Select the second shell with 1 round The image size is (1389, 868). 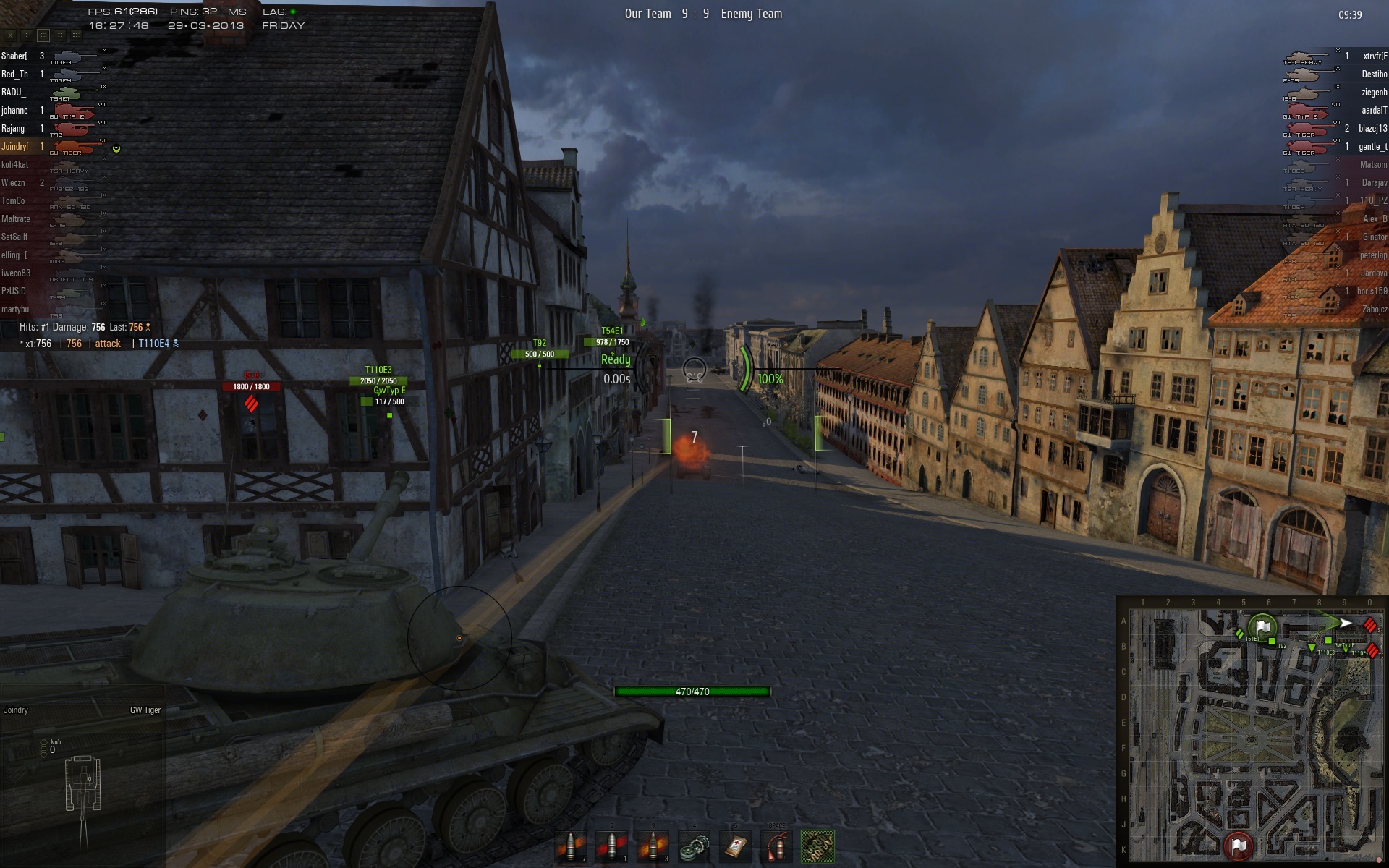click(612, 846)
